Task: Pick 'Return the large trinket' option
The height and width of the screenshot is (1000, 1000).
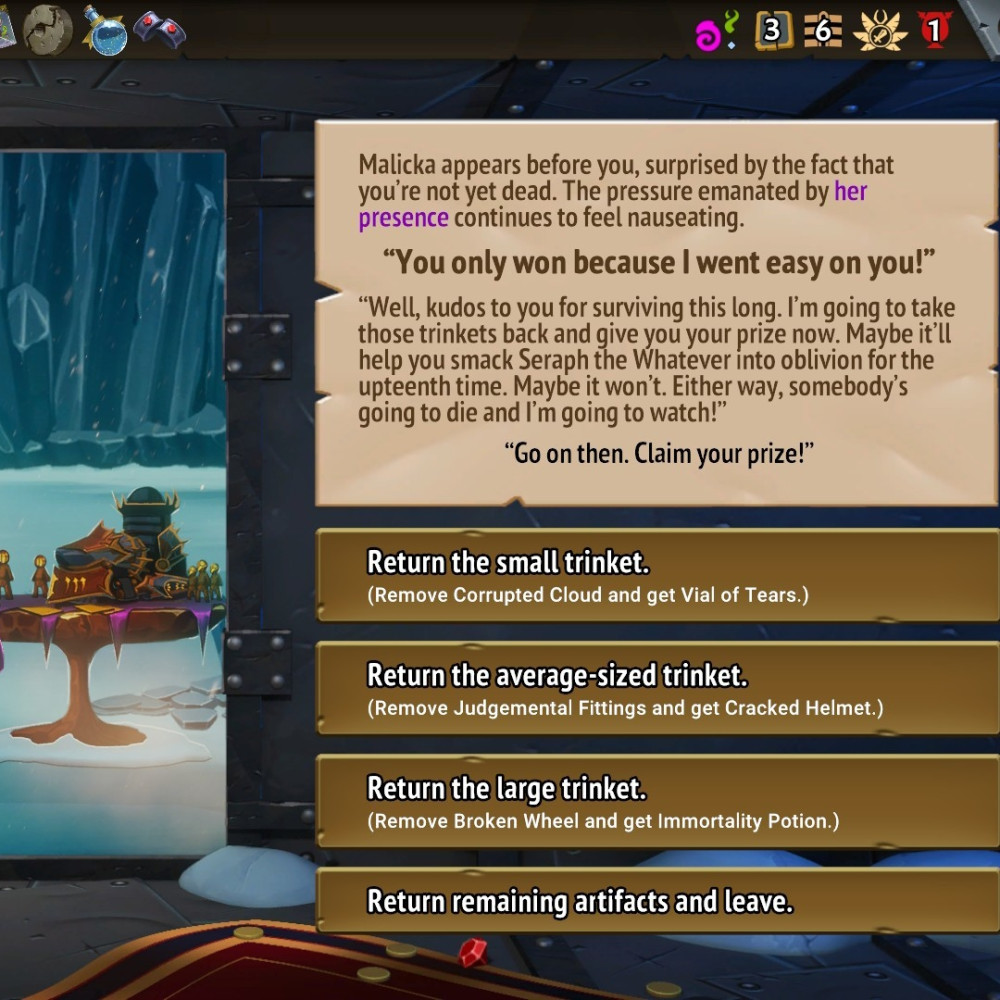Action: (655, 803)
